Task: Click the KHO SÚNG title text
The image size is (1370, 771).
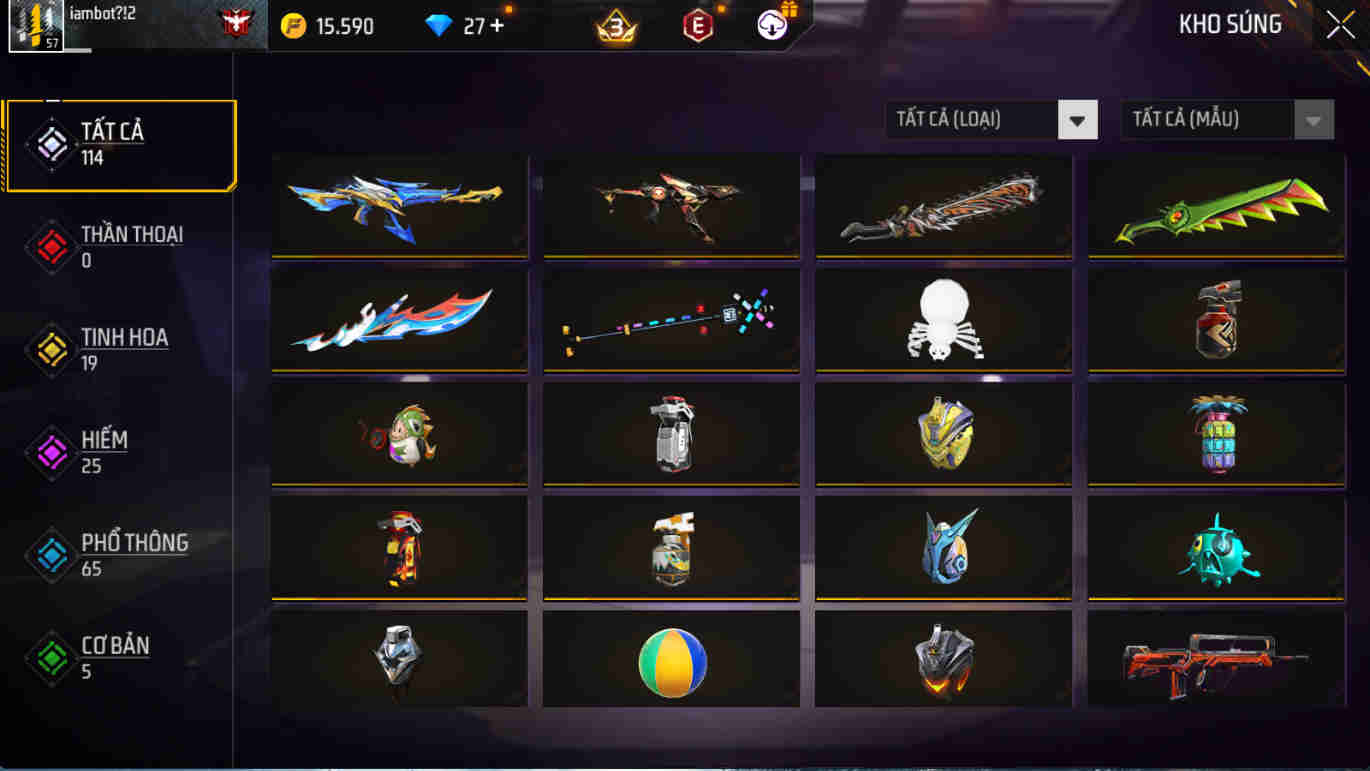Action: click(x=1230, y=25)
